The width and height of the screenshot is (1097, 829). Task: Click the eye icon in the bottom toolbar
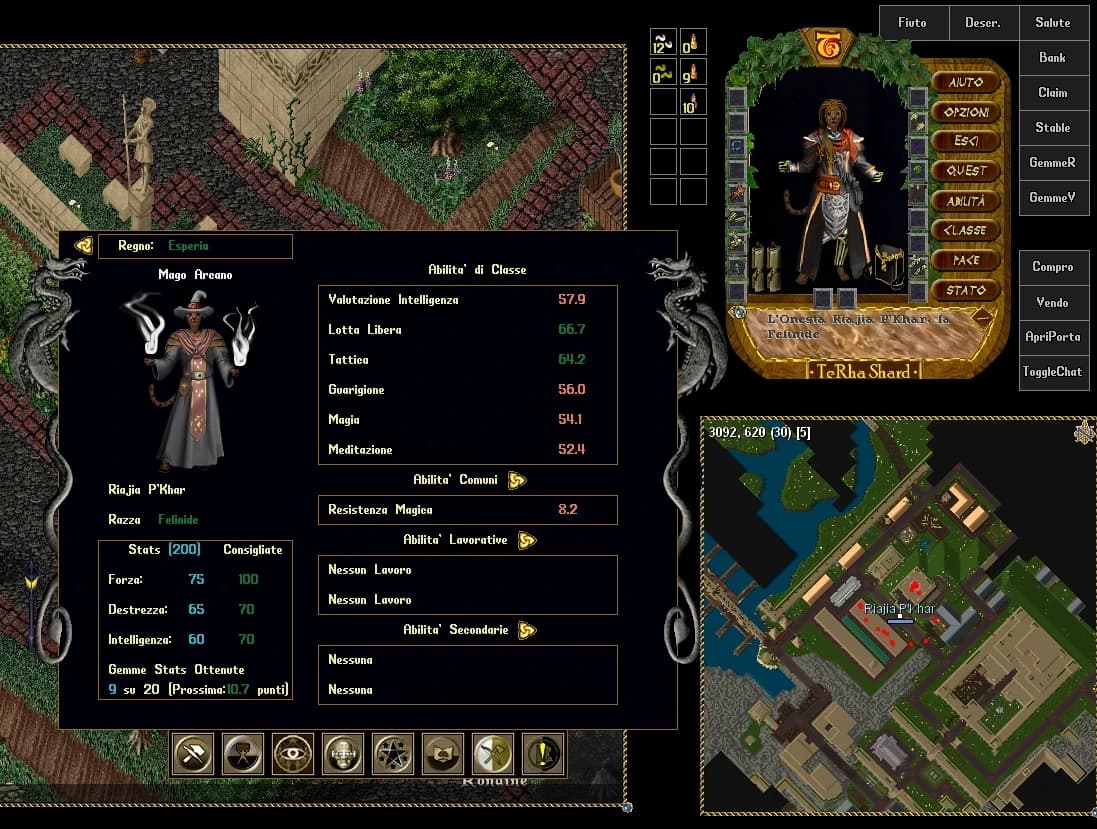click(293, 754)
